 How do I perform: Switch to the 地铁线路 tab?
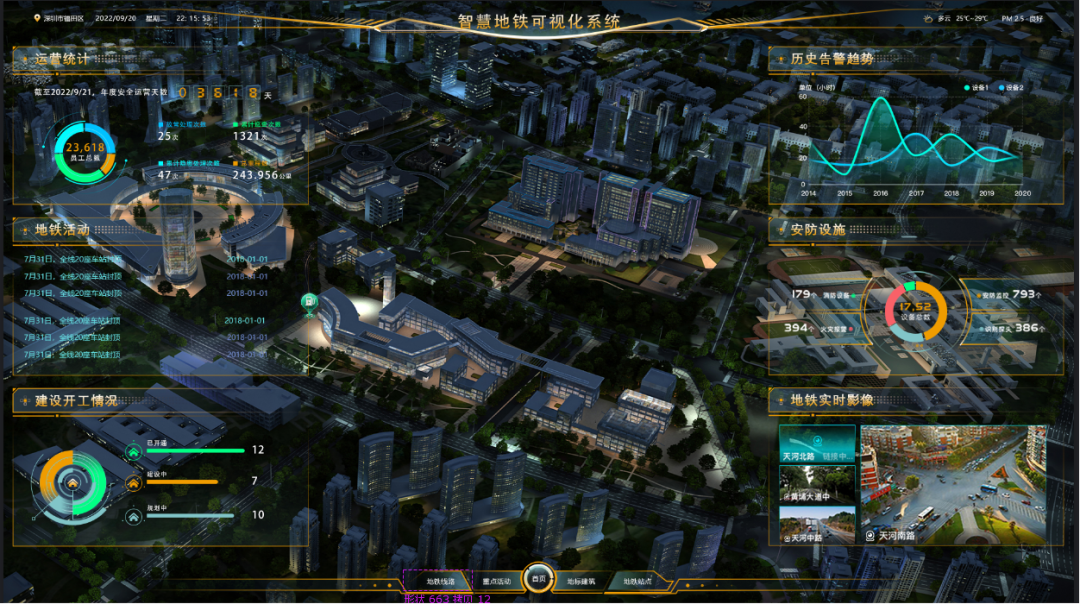click(440, 580)
